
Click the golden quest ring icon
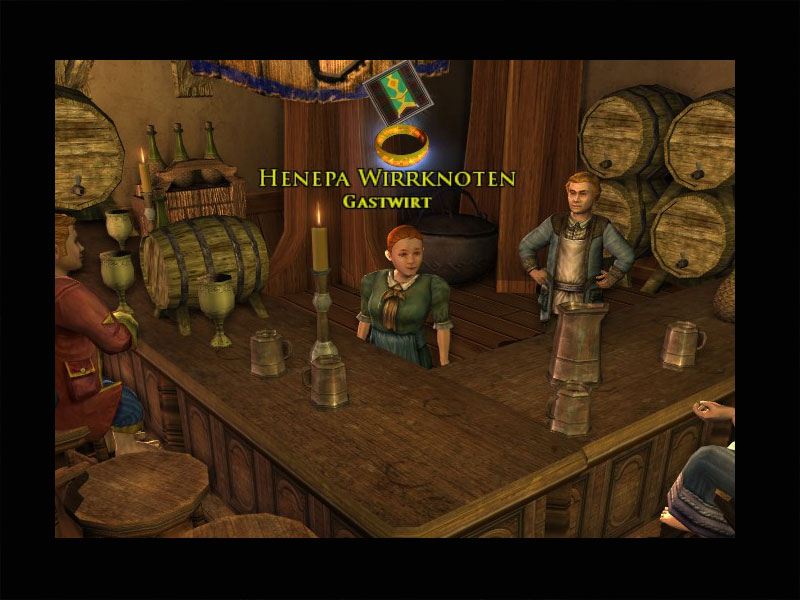coord(402,146)
